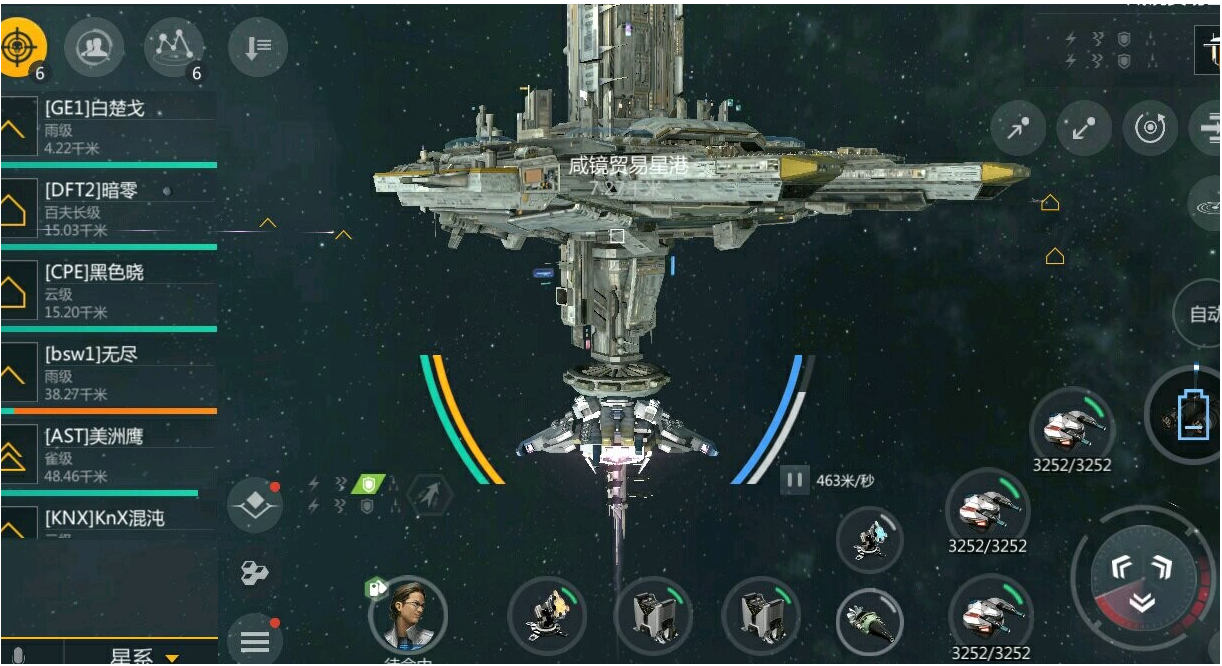Choose the [DFT2]暗零 overview row
The height and width of the screenshot is (666, 1222).
(x=109, y=208)
